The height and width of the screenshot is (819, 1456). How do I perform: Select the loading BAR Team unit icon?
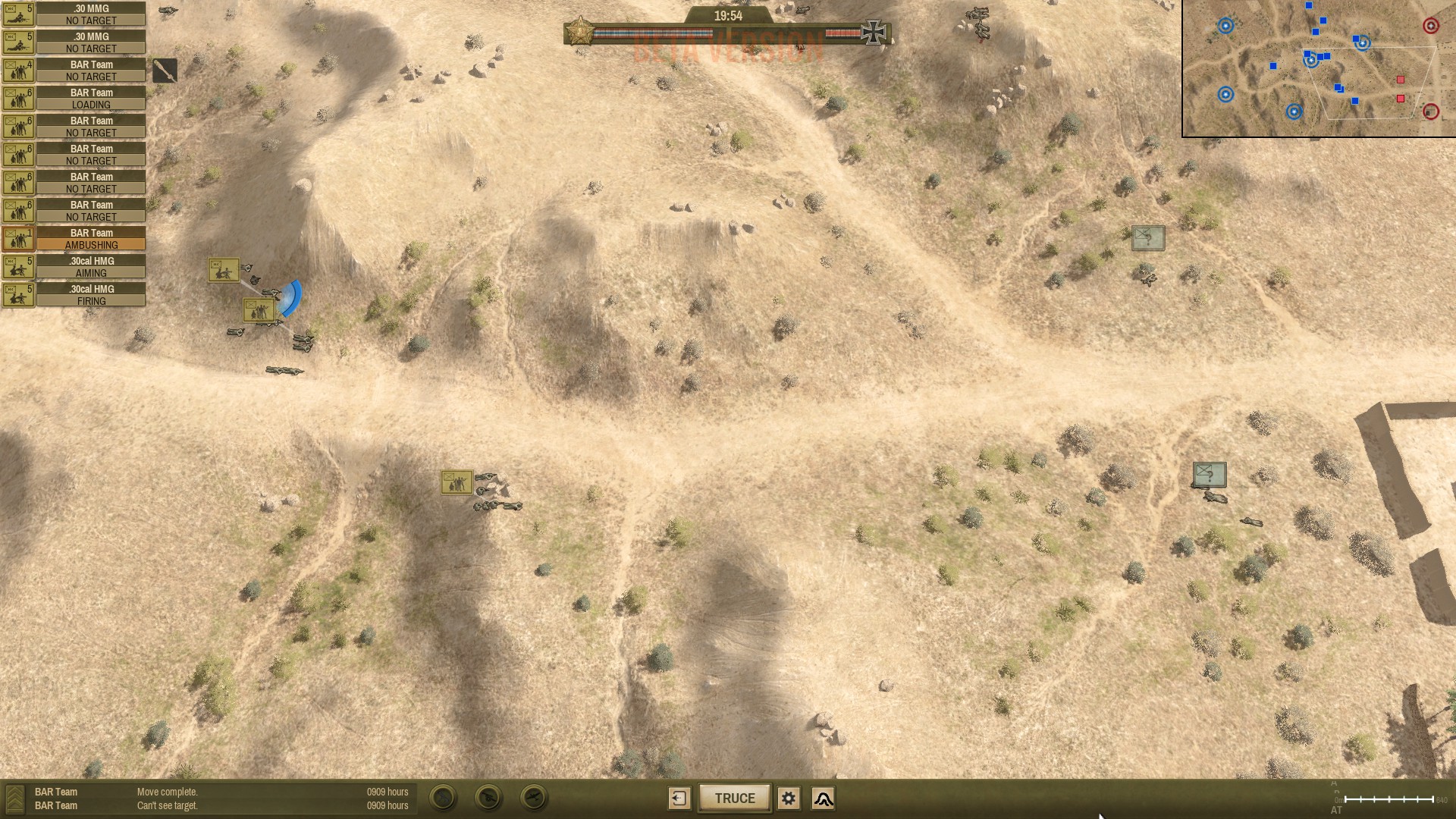pos(18,98)
